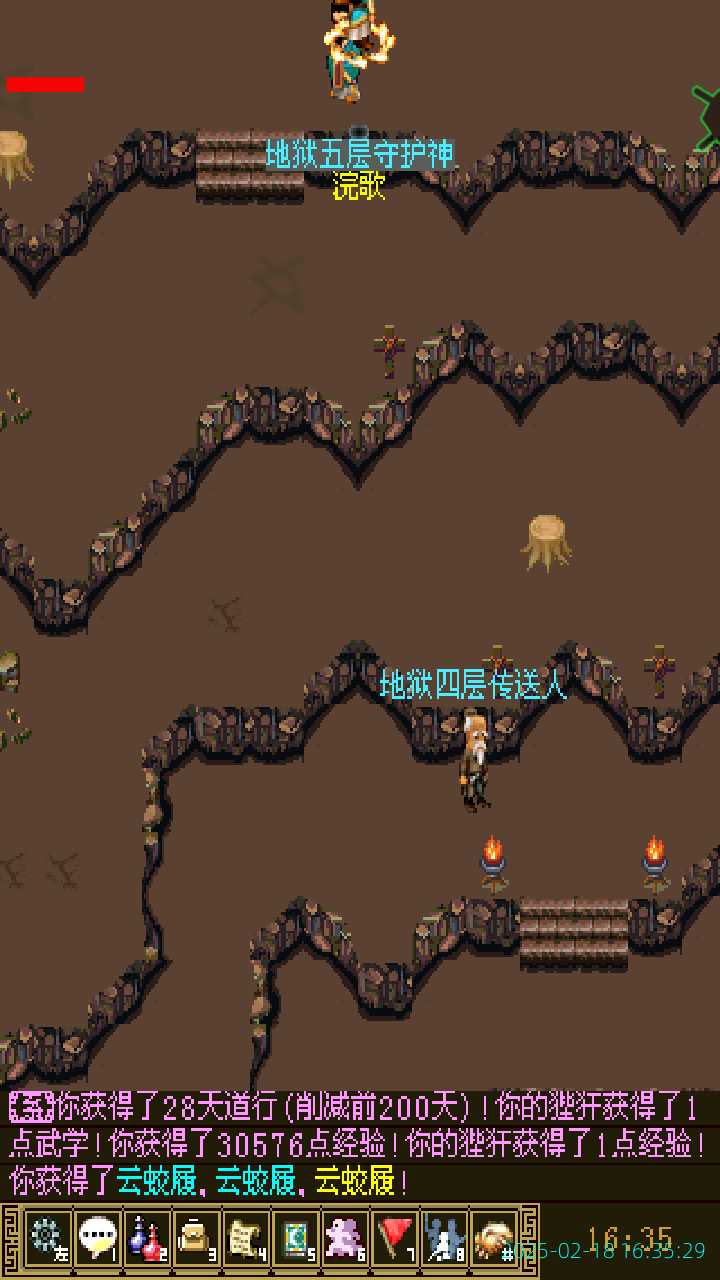Select the last hotbar slot marked #
The image size is (720, 1280).
(x=494, y=1238)
